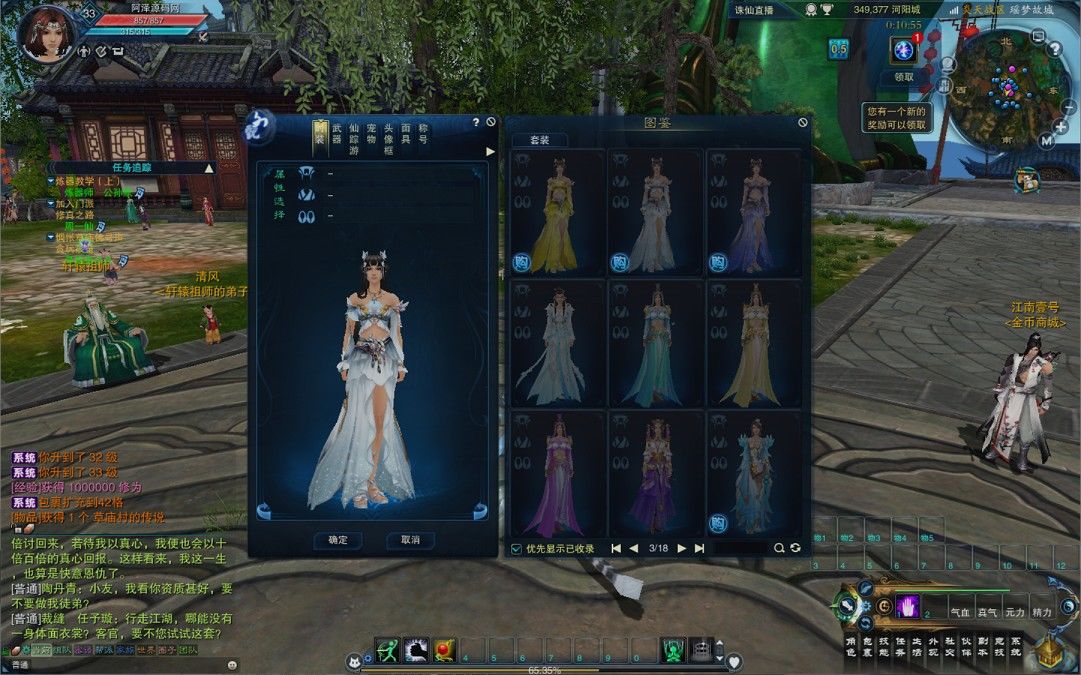Viewport: 1081px width, 675px height.
Task: Pick the purple and gold outfit thumbnail
Action: tap(655, 472)
